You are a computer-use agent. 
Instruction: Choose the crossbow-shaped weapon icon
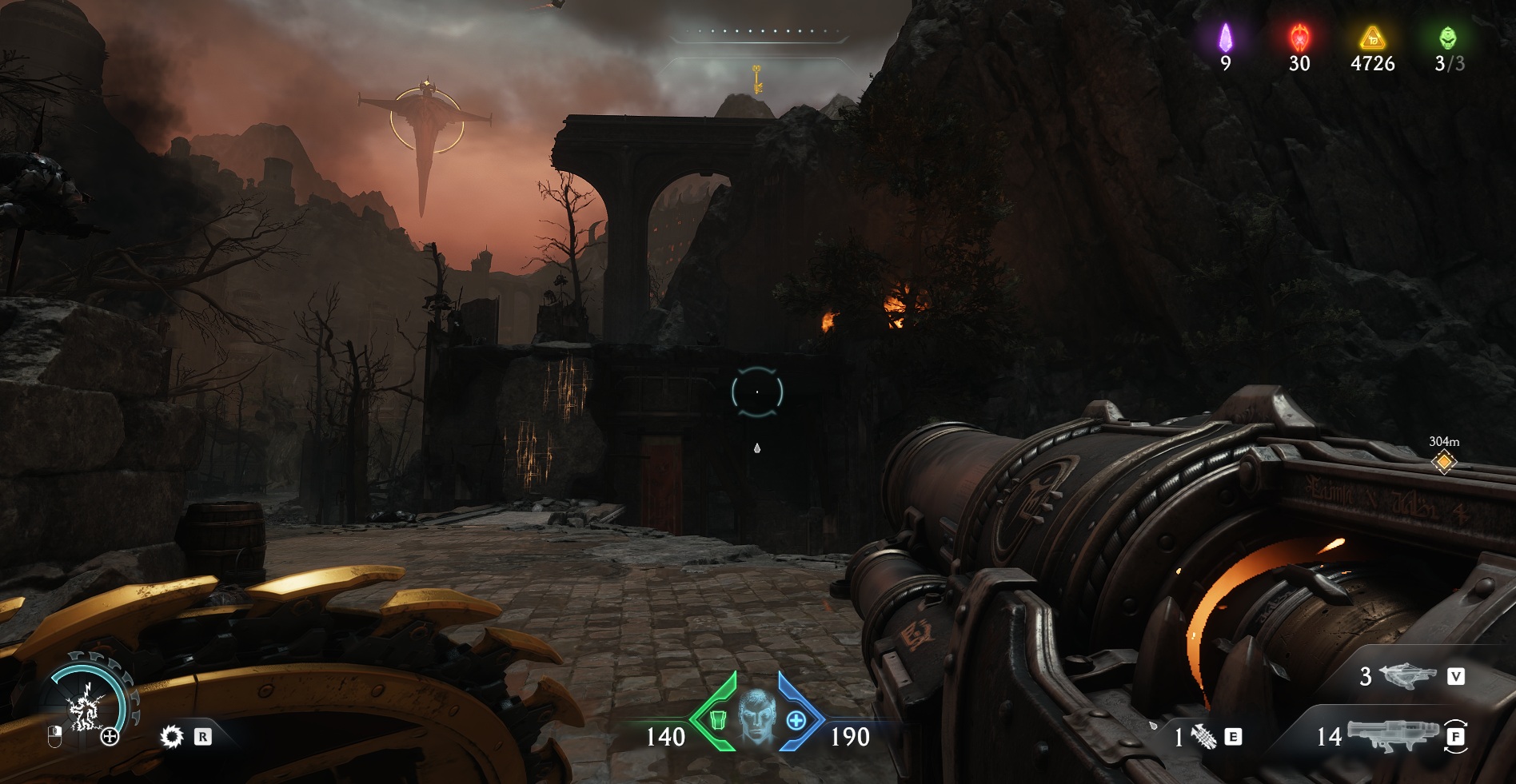click(1407, 676)
